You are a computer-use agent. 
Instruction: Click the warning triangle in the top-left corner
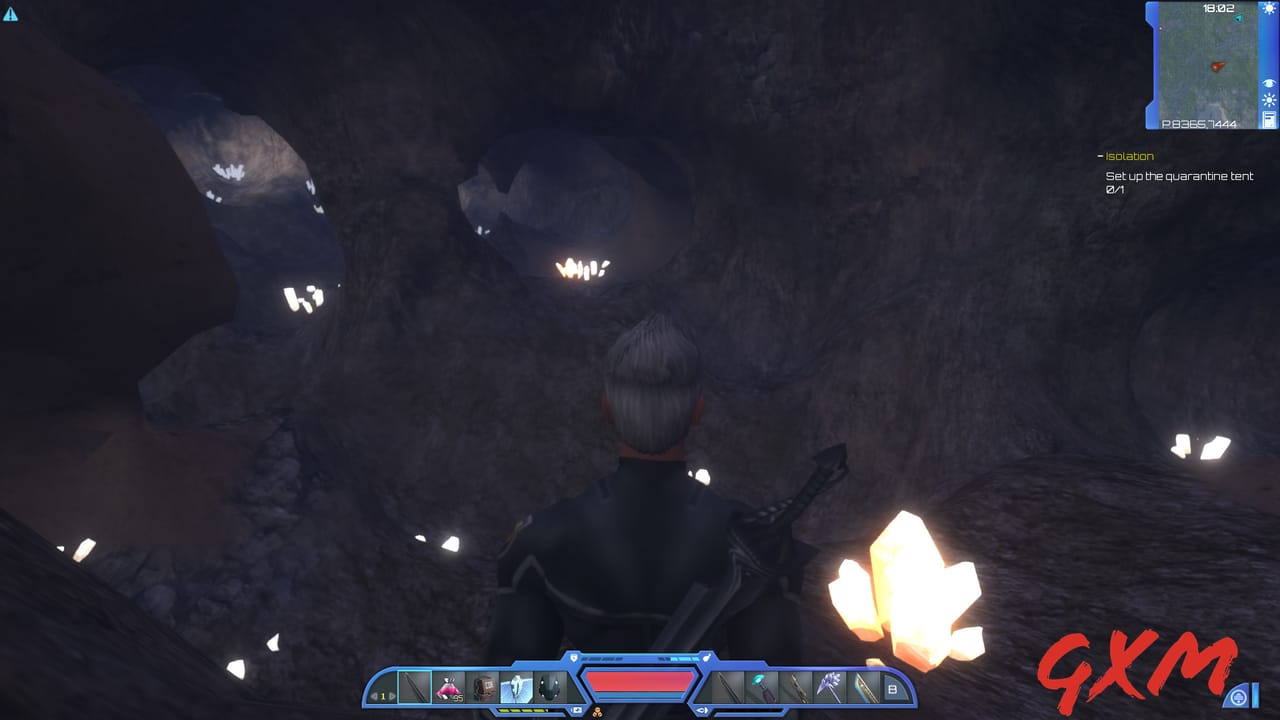point(12,16)
